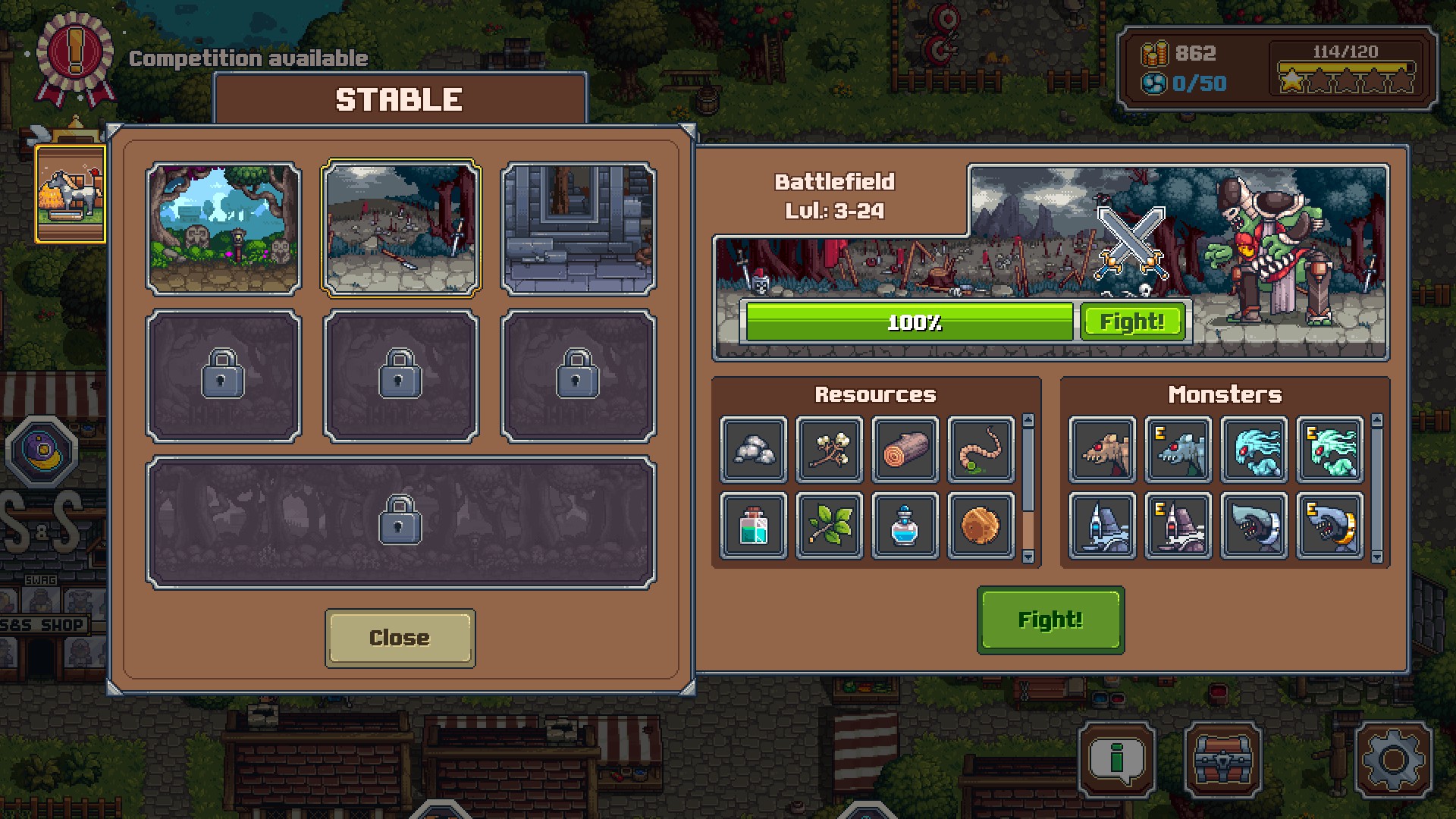1456x819 pixels.
Task: Pick the wood log resource icon
Action: tap(905, 450)
